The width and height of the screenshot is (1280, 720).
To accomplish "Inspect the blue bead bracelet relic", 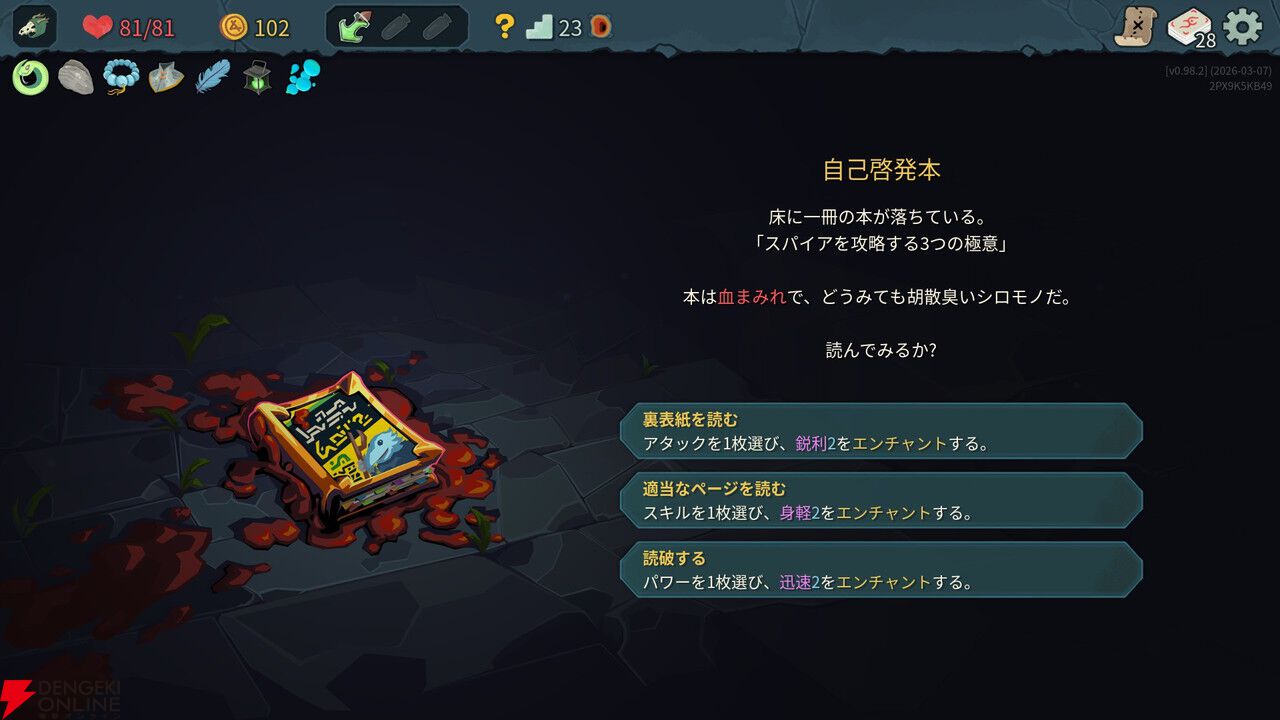I will pyautogui.click(x=120, y=75).
